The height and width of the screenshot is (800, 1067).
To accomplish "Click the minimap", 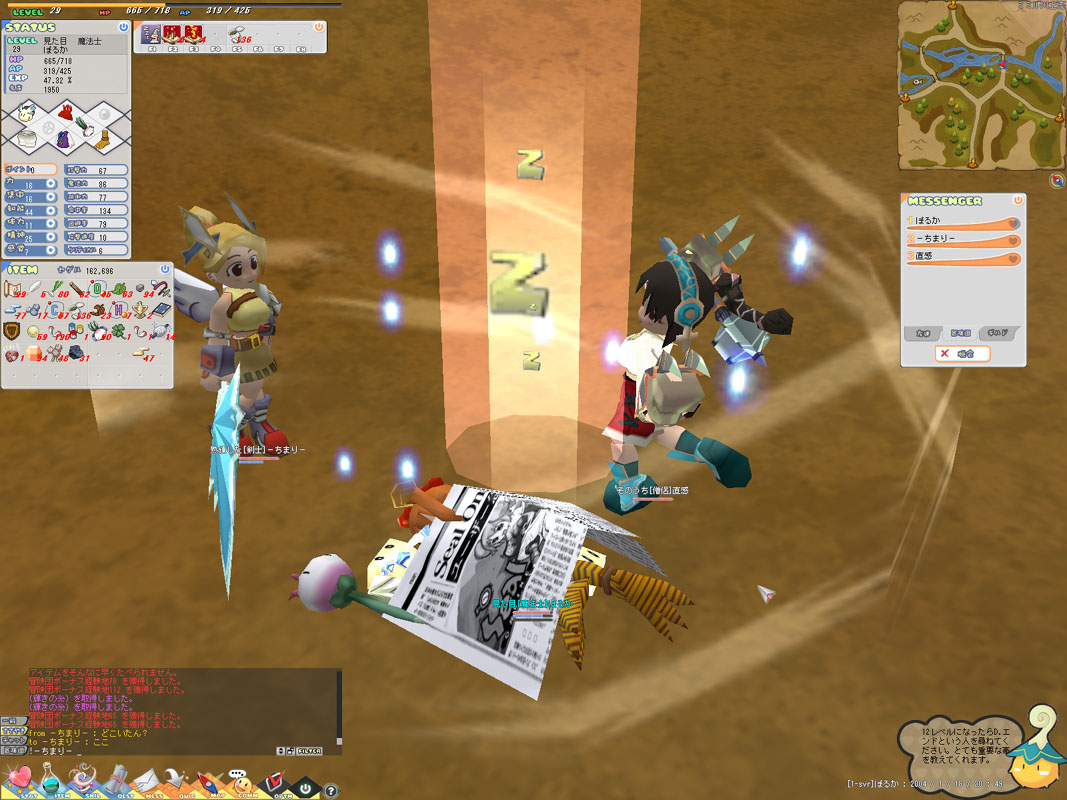I will coord(978,85).
